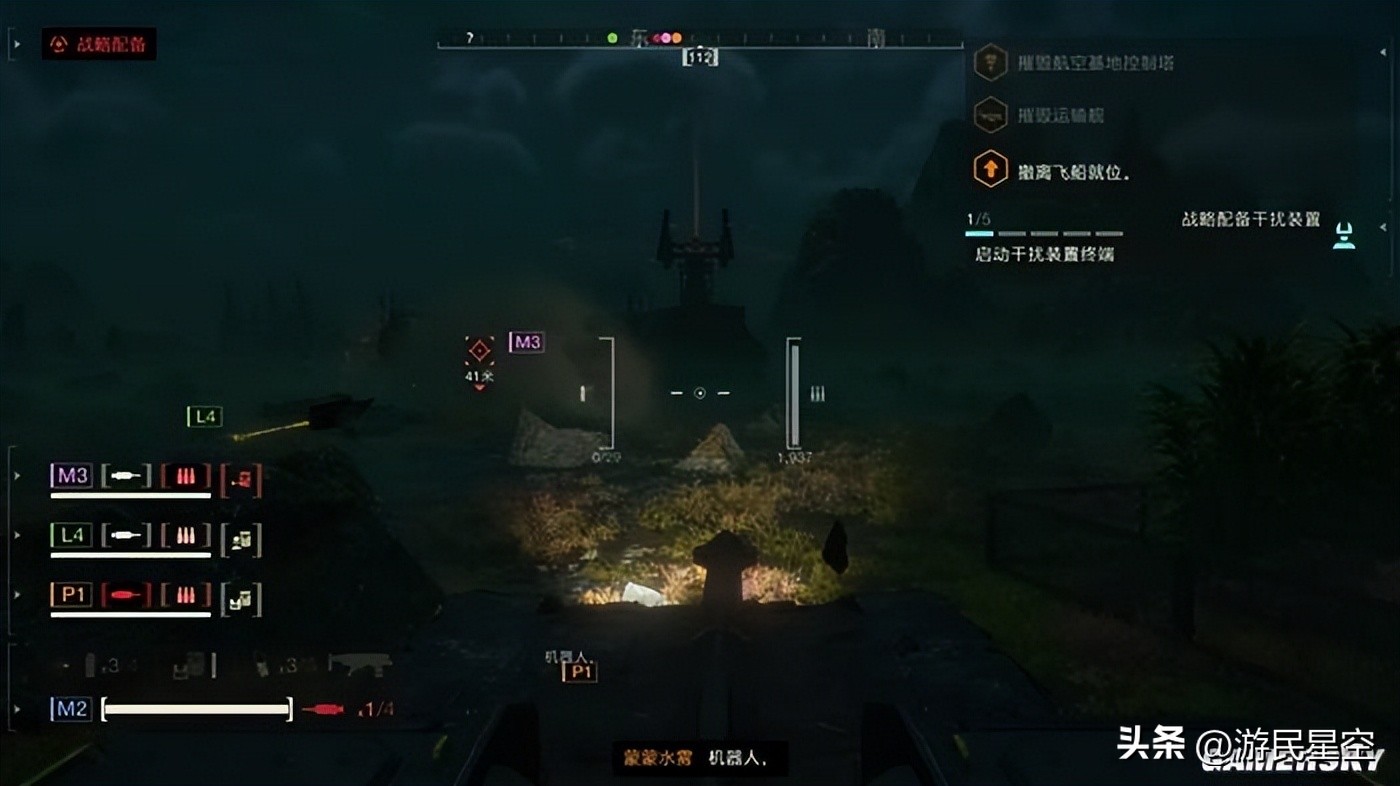The image size is (1400, 786).
Task: Click the red enemy marker showing 41米
Action: coord(480,351)
